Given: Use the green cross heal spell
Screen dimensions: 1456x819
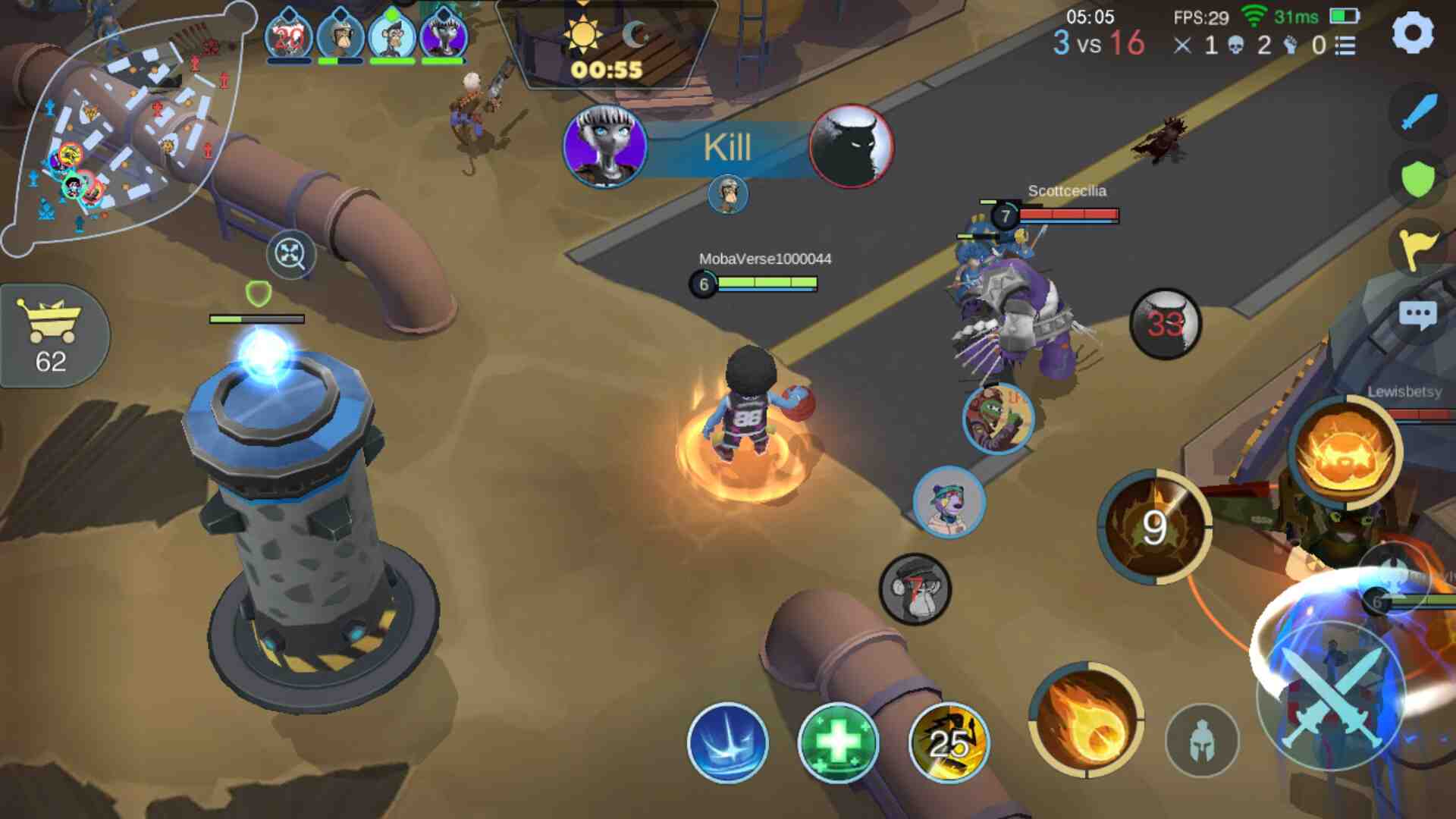Looking at the screenshot, I should point(838,742).
